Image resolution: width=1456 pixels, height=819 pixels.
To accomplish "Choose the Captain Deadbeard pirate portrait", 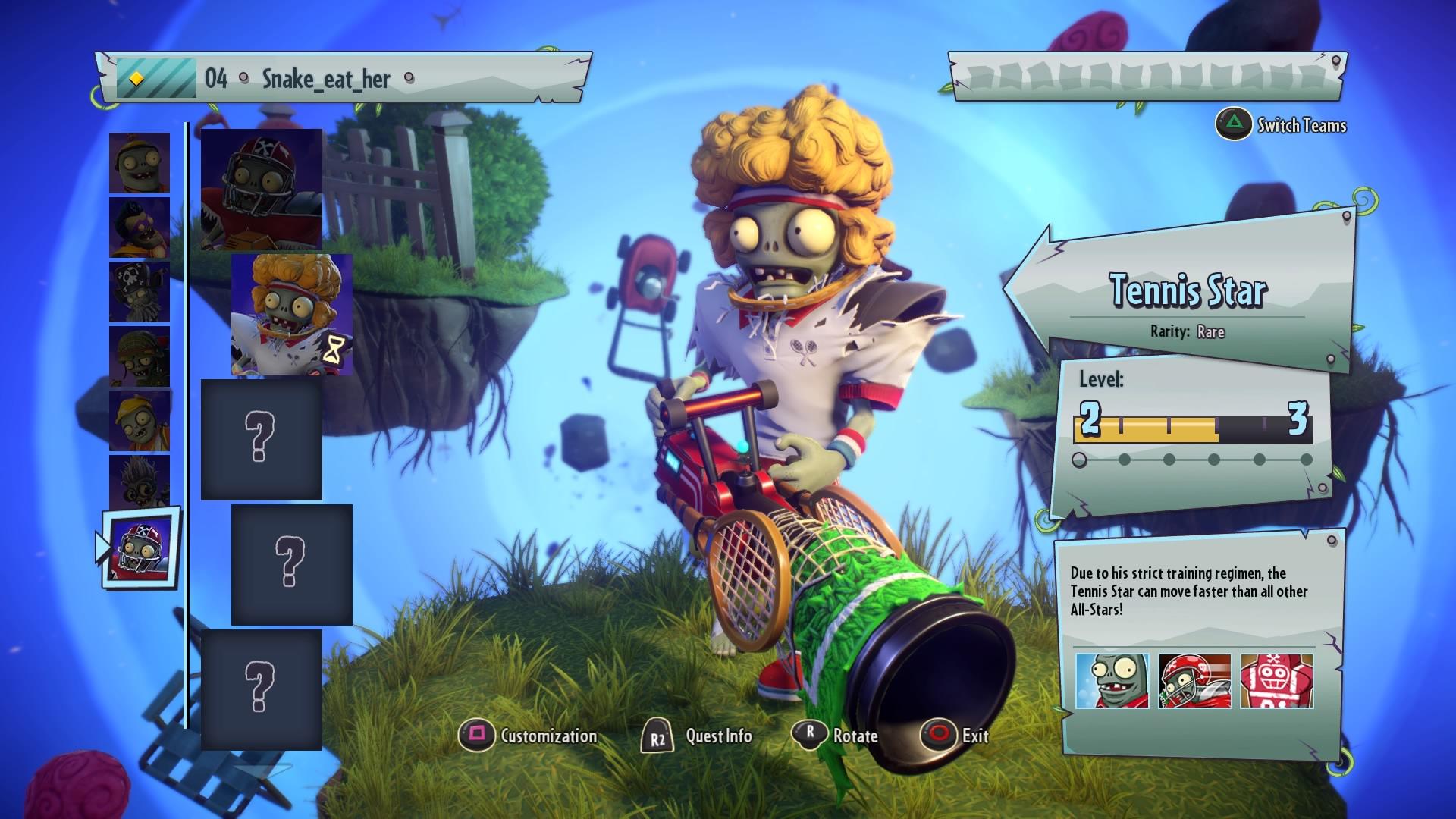I will 140,292.
